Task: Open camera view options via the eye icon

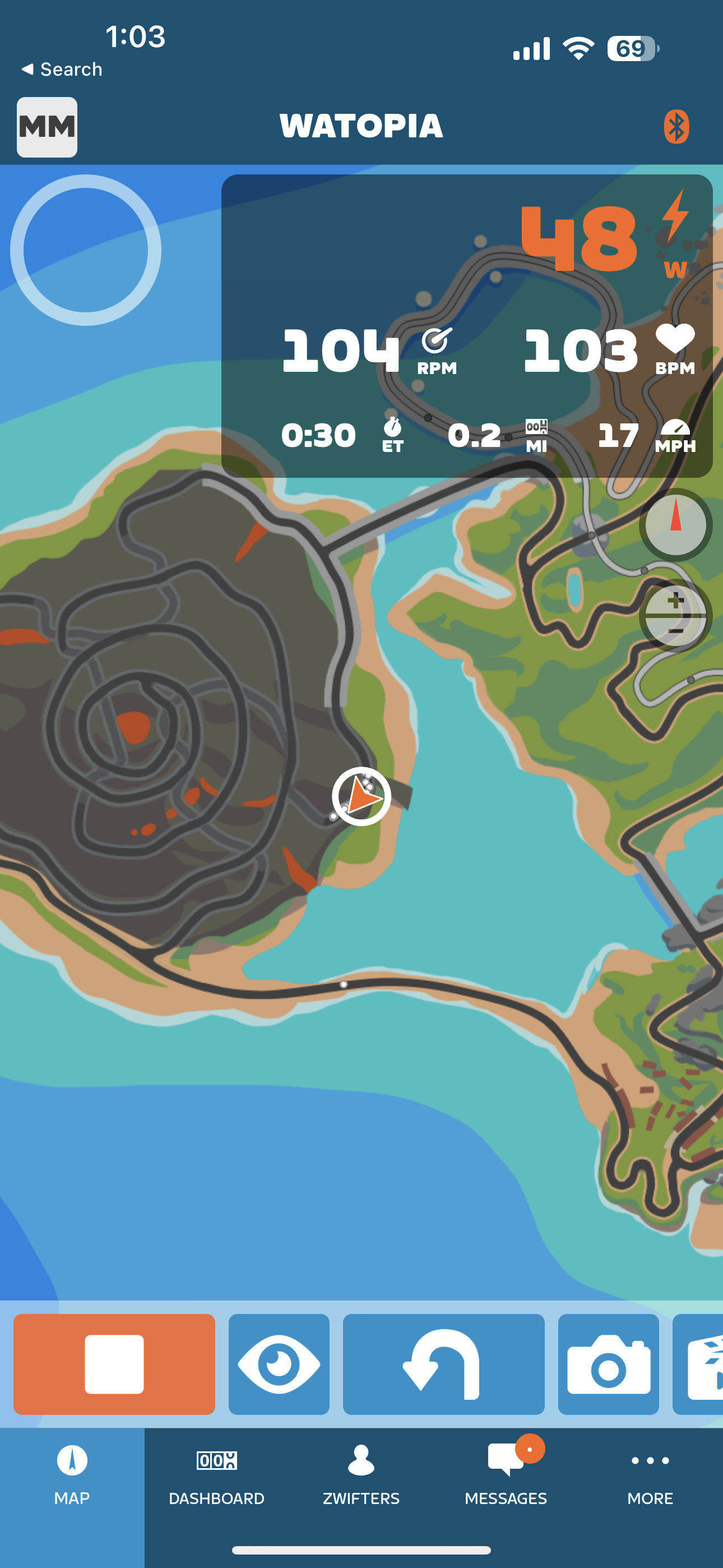Action: 279,1363
